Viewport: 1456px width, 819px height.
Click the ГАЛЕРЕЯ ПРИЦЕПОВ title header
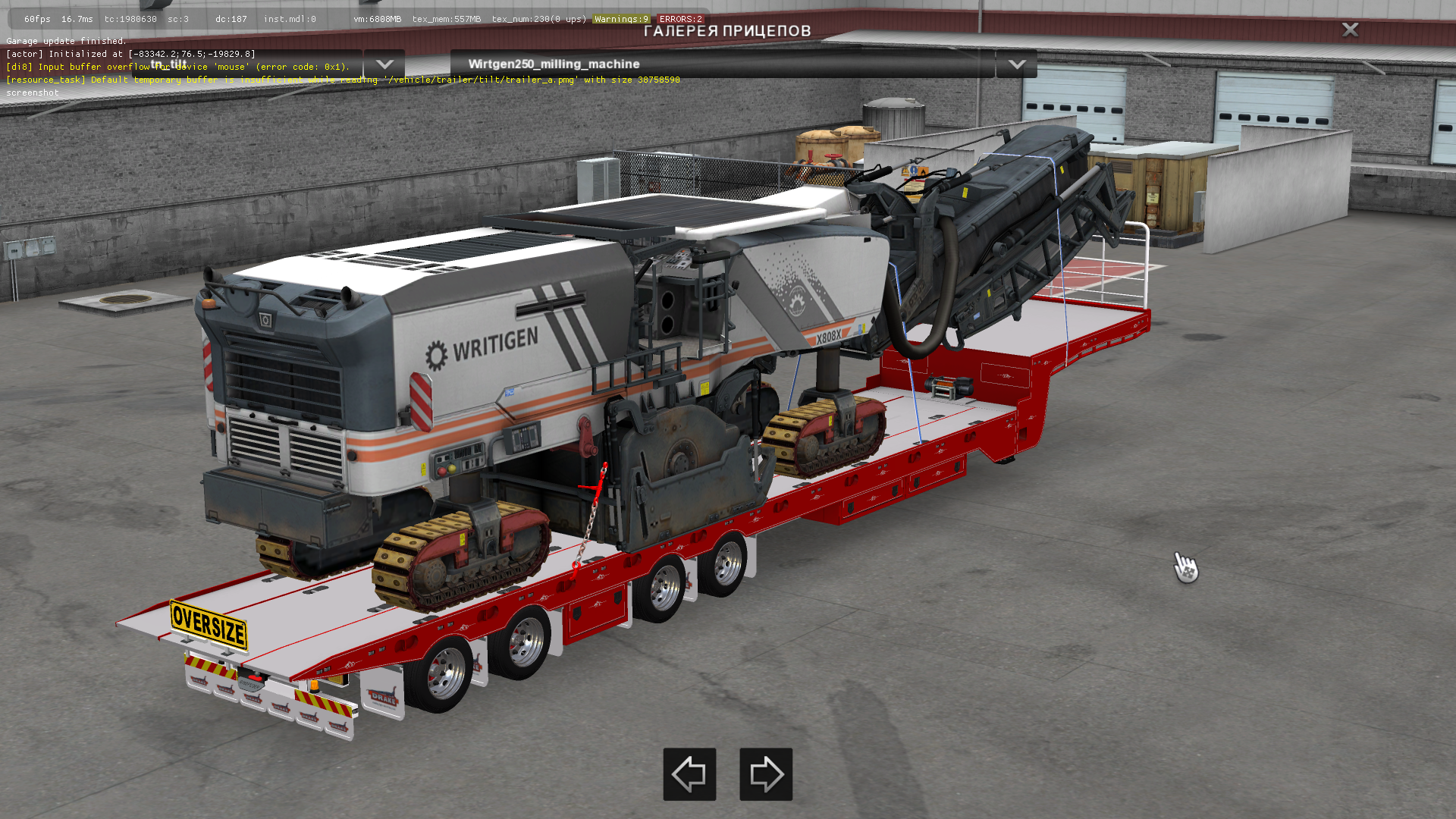(727, 30)
